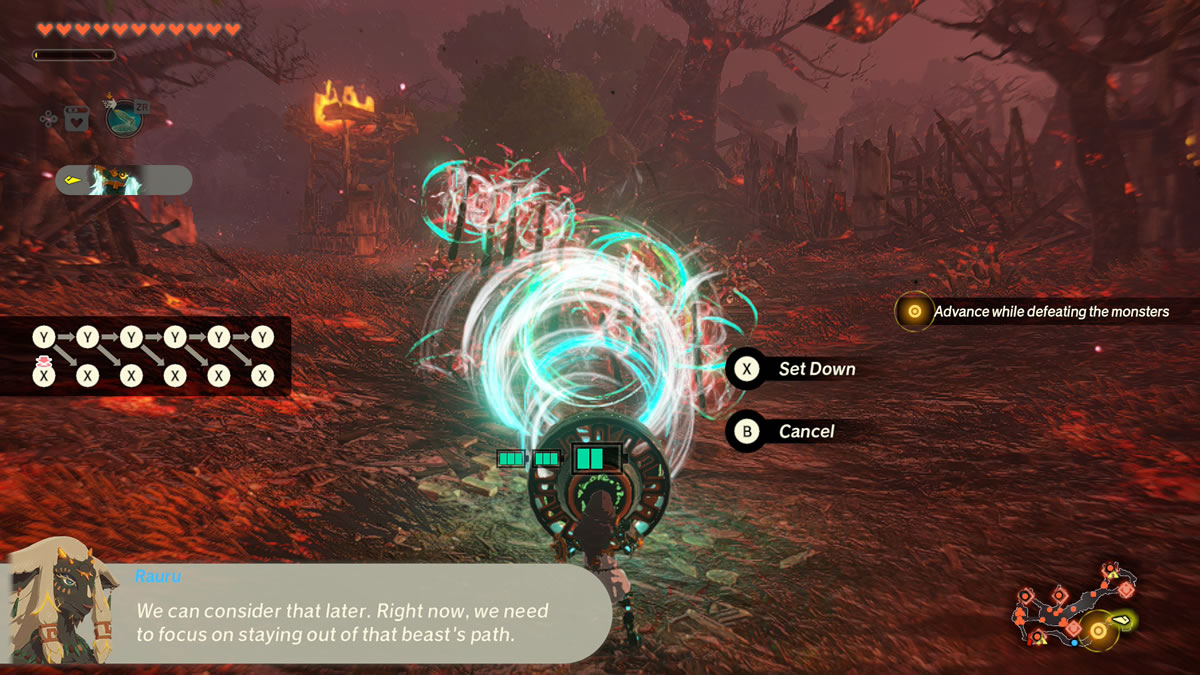Select the golden objective marker on the minimap

(1098, 631)
